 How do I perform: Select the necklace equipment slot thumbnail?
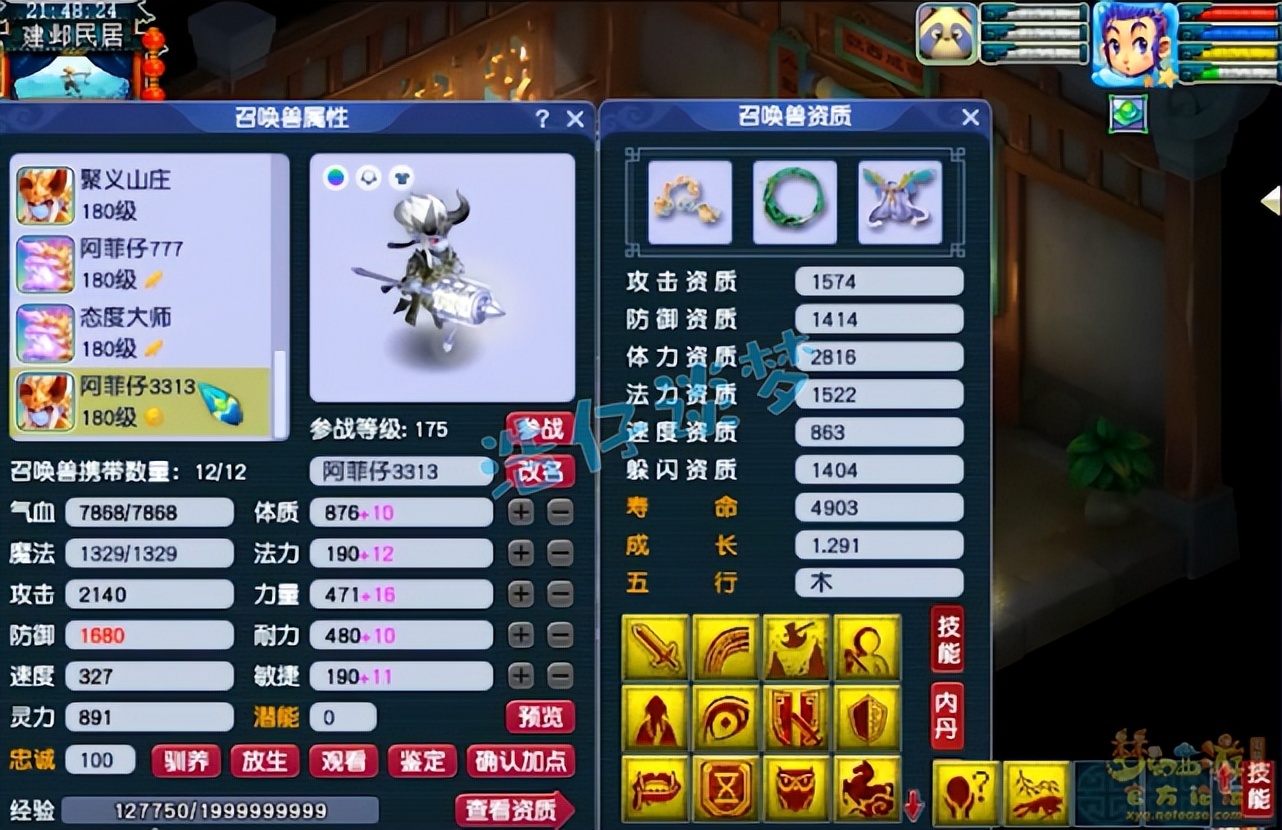click(x=690, y=200)
